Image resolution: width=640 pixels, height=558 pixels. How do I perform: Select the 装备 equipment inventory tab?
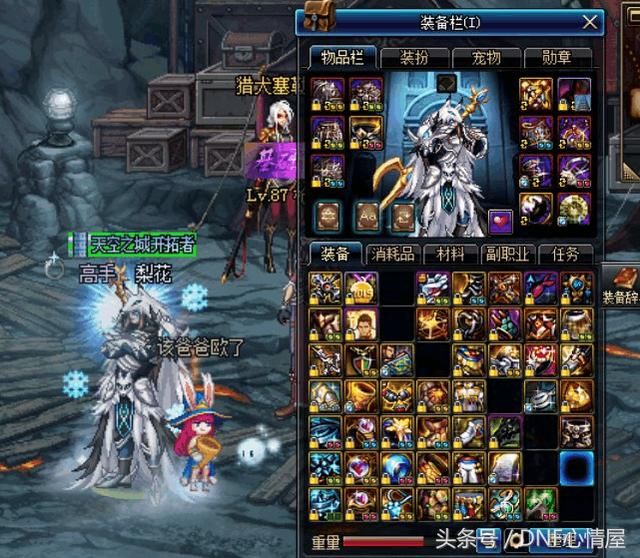click(x=333, y=254)
